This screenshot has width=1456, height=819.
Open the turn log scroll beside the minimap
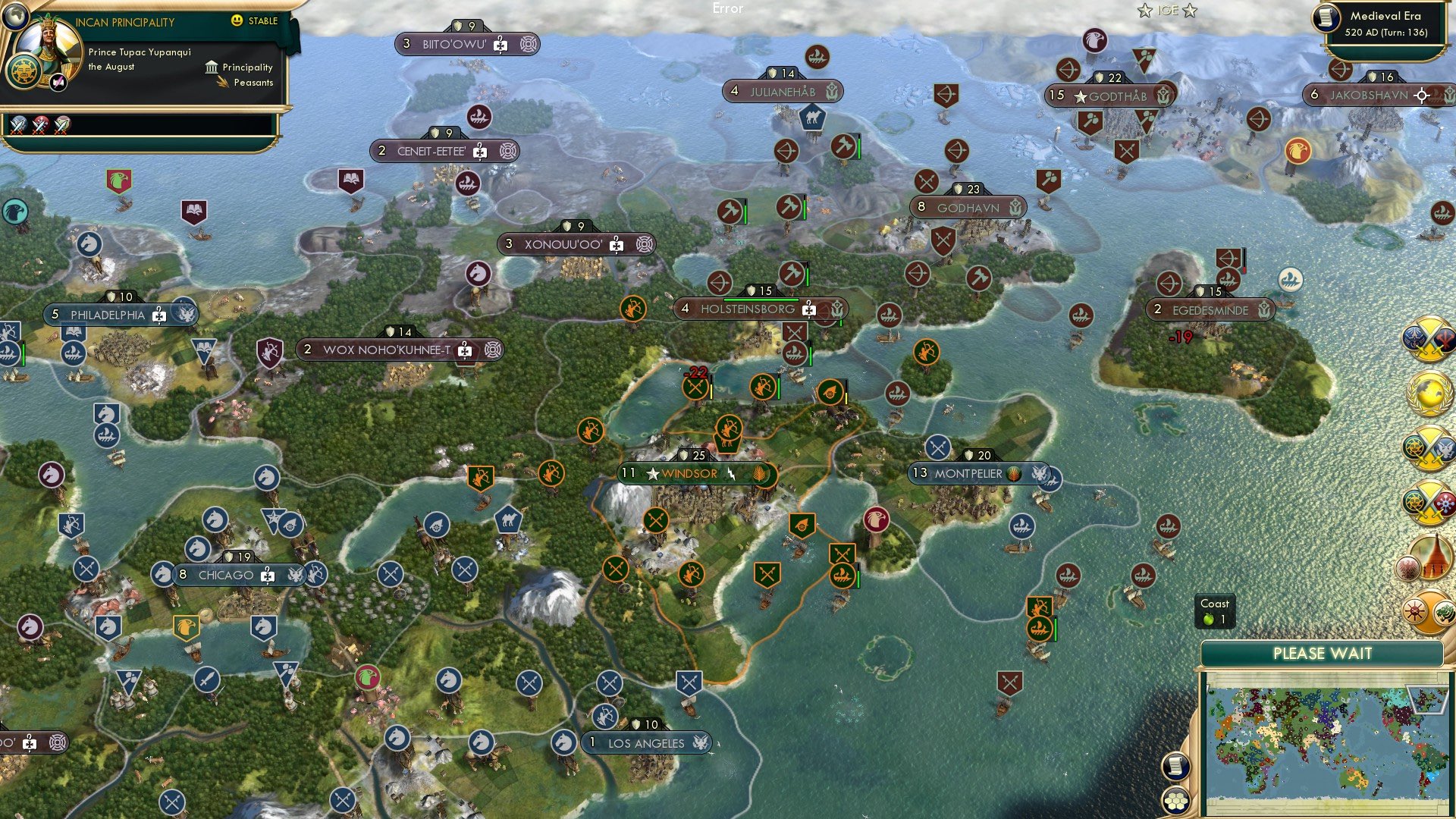pos(1176,765)
